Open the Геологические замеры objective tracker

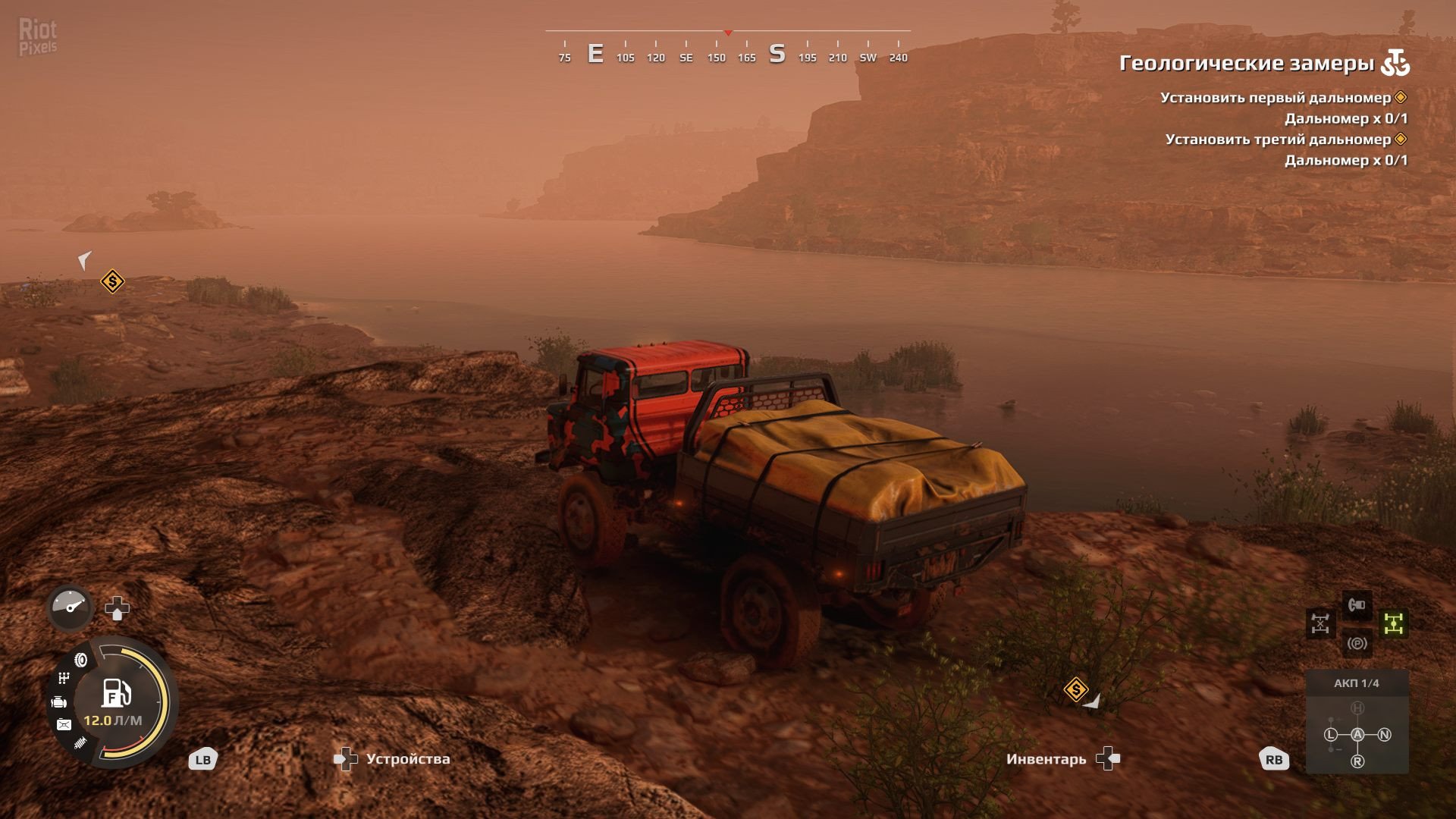tap(1247, 63)
